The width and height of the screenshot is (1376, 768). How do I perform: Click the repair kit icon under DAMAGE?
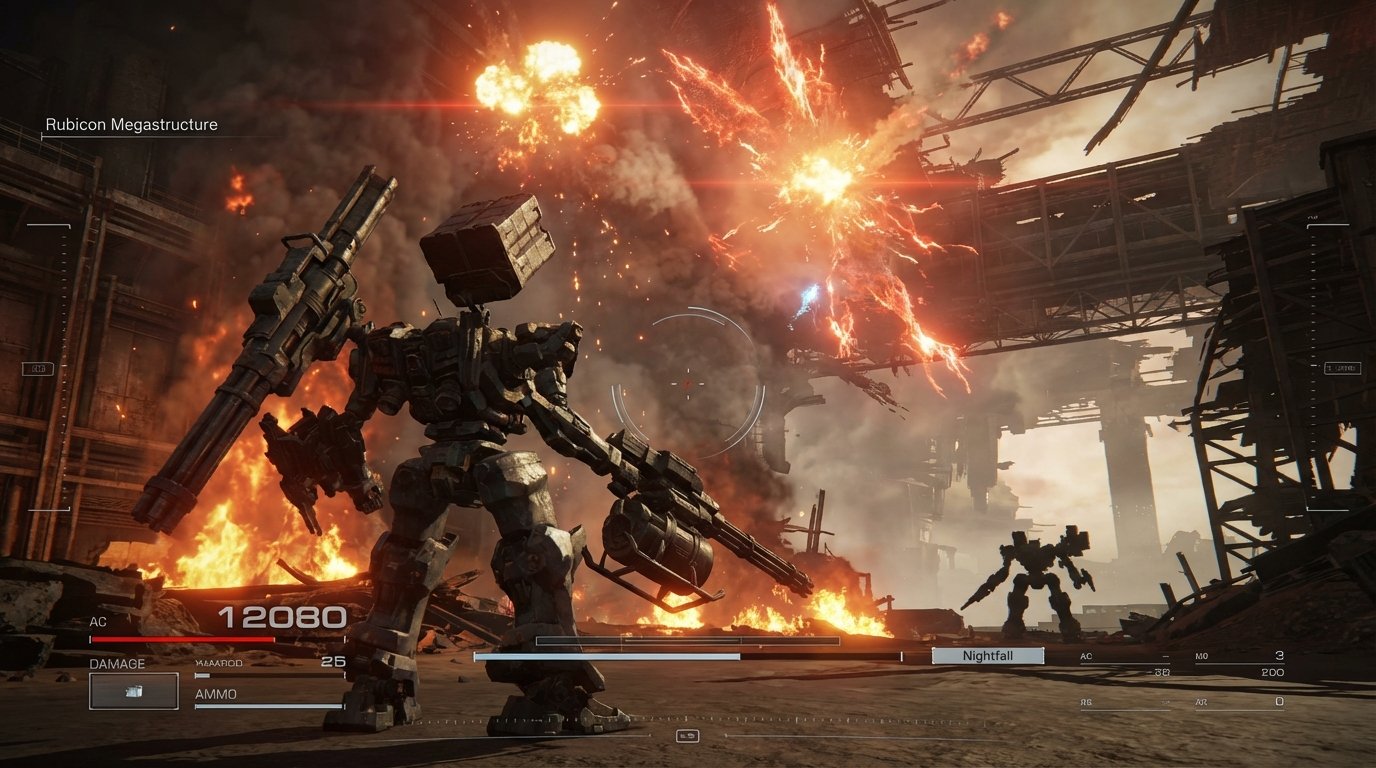click(133, 690)
